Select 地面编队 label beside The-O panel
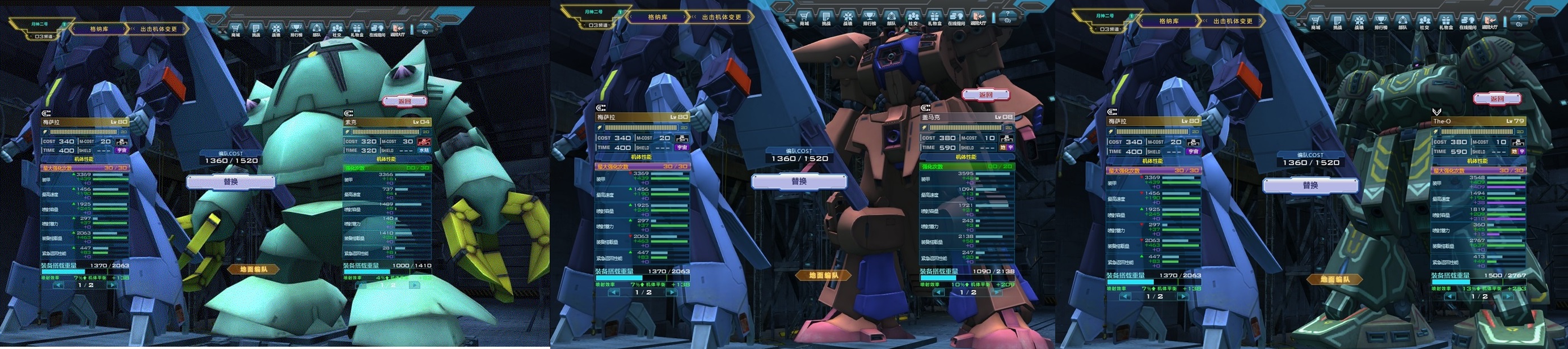Screen dimensions: 1568x349 point(1335,280)
